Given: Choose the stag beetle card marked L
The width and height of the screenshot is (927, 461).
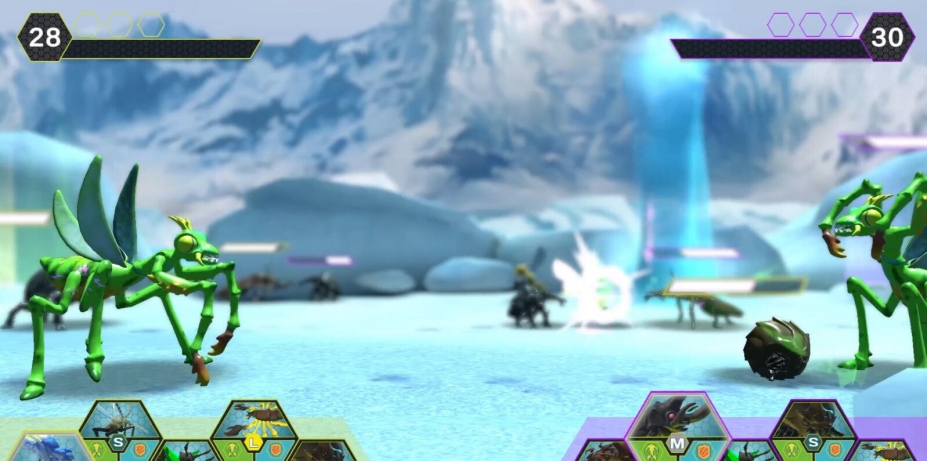Looking at the screenshot, I should click(x=254, y=426).
